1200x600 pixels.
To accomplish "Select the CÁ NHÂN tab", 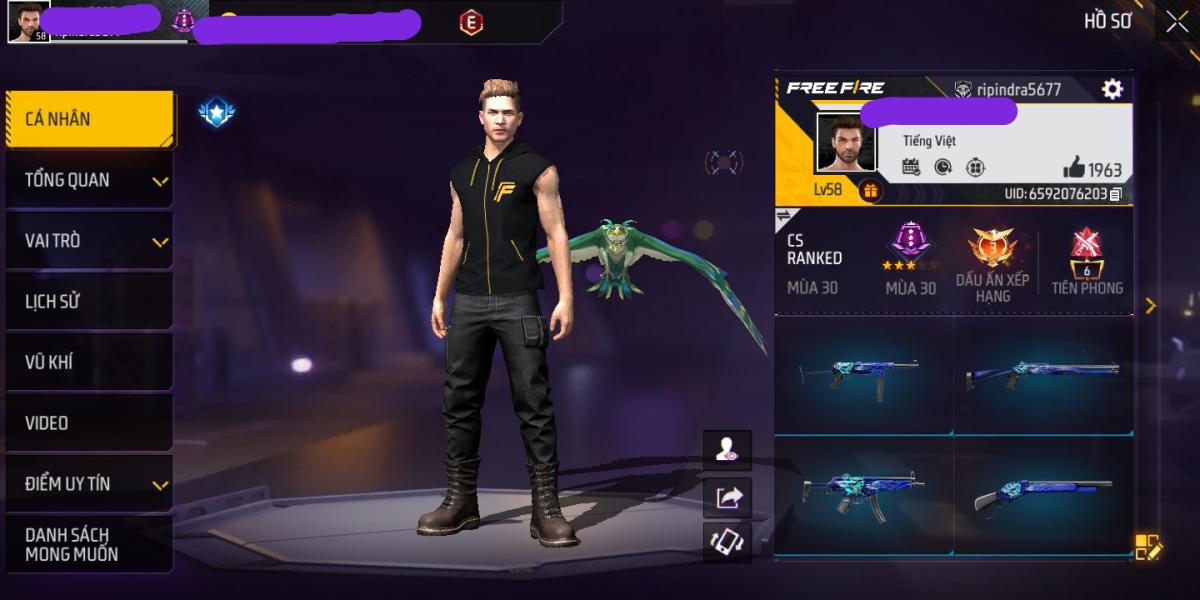I will (88, 119).
